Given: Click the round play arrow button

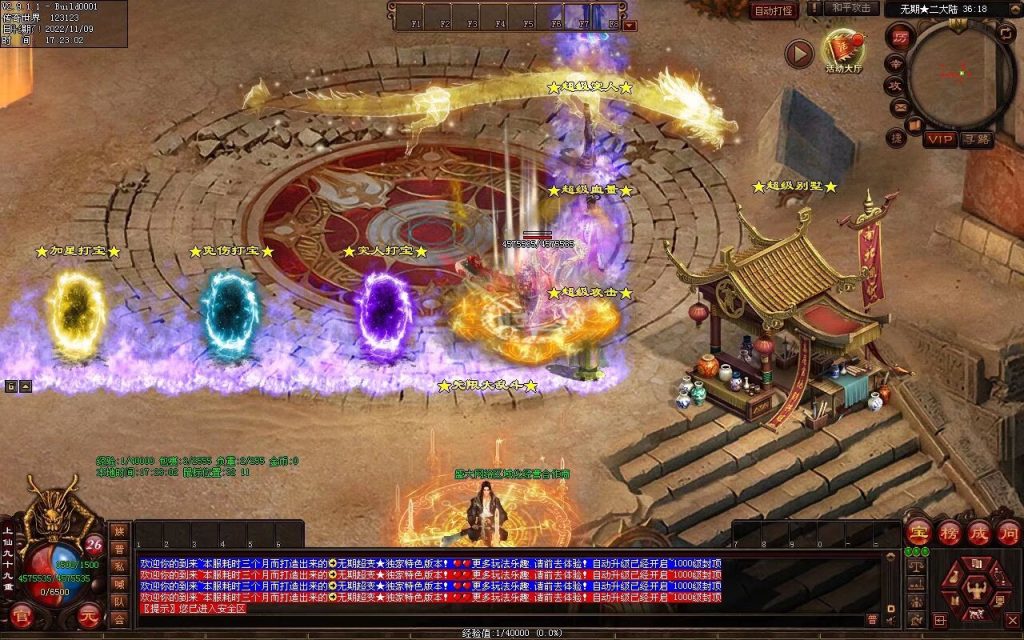Looking at the screenshot, I should 798,53.
